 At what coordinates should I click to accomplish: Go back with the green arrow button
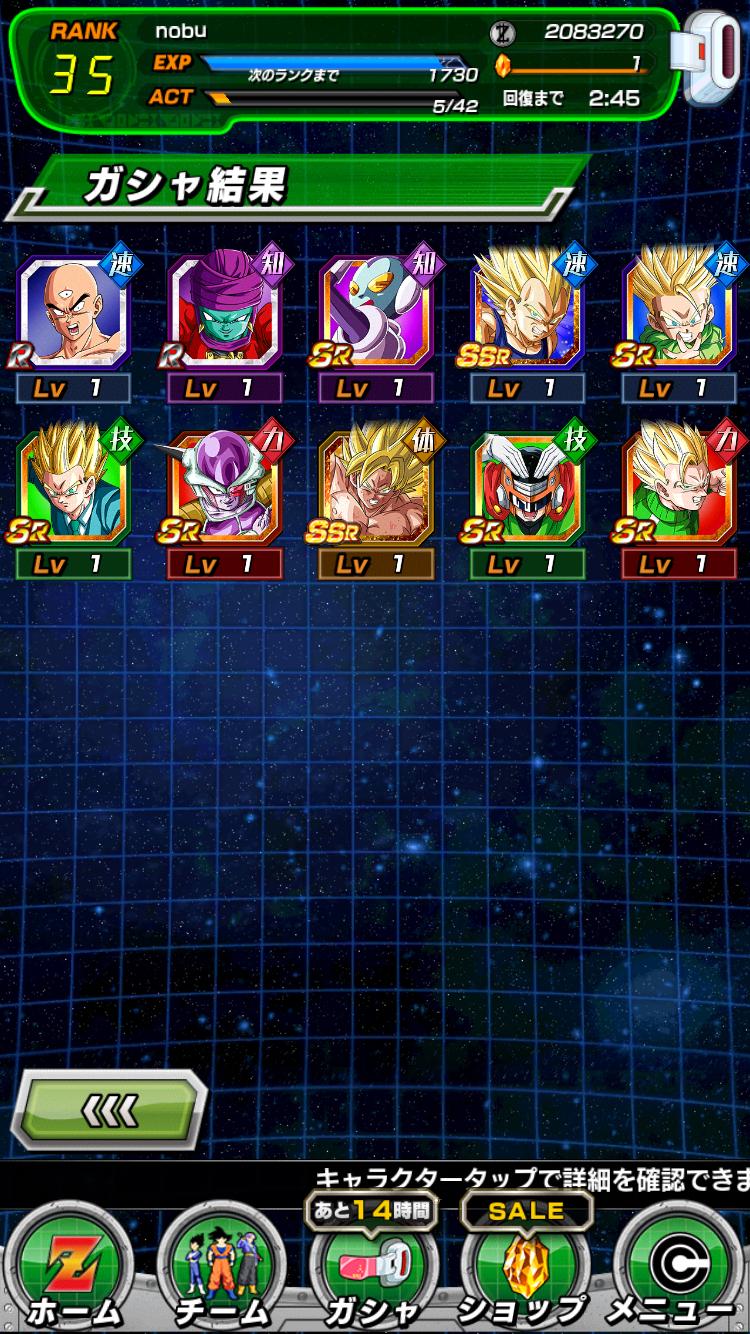pos(108,1109)
